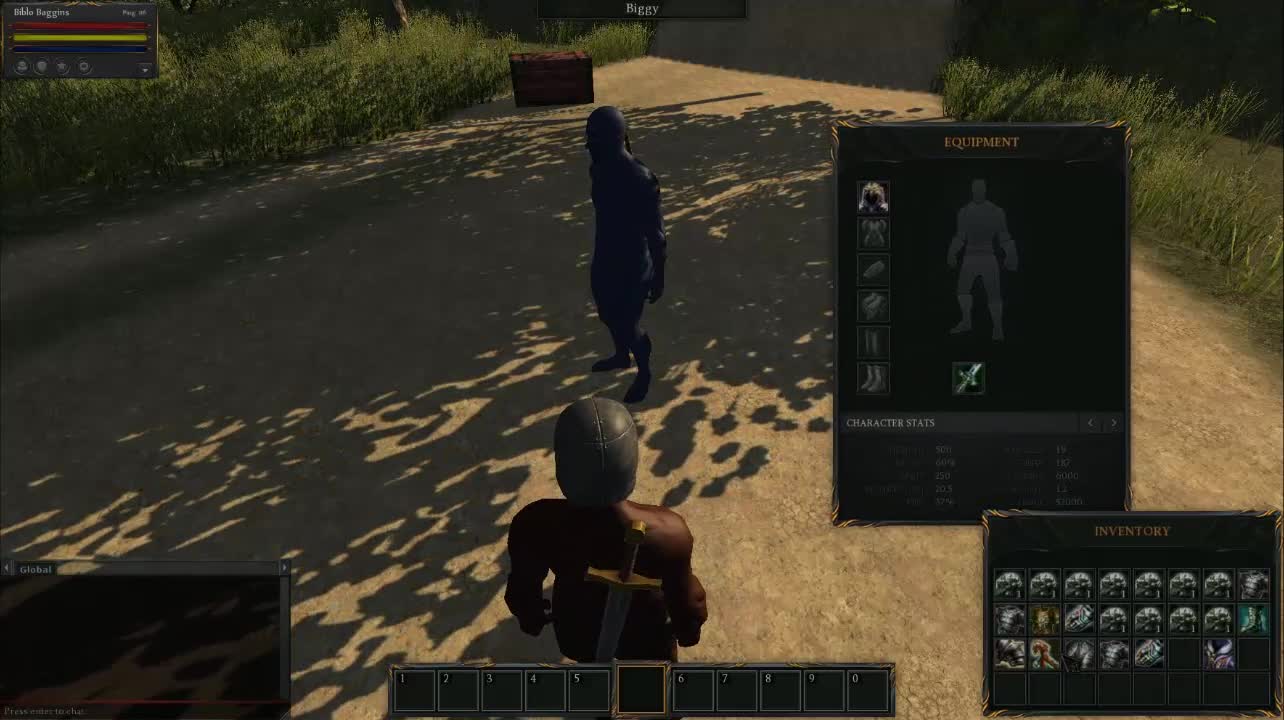Select the Global chat tab
1284x720 pixels.
pyautogui.click(x=35, y=569)
